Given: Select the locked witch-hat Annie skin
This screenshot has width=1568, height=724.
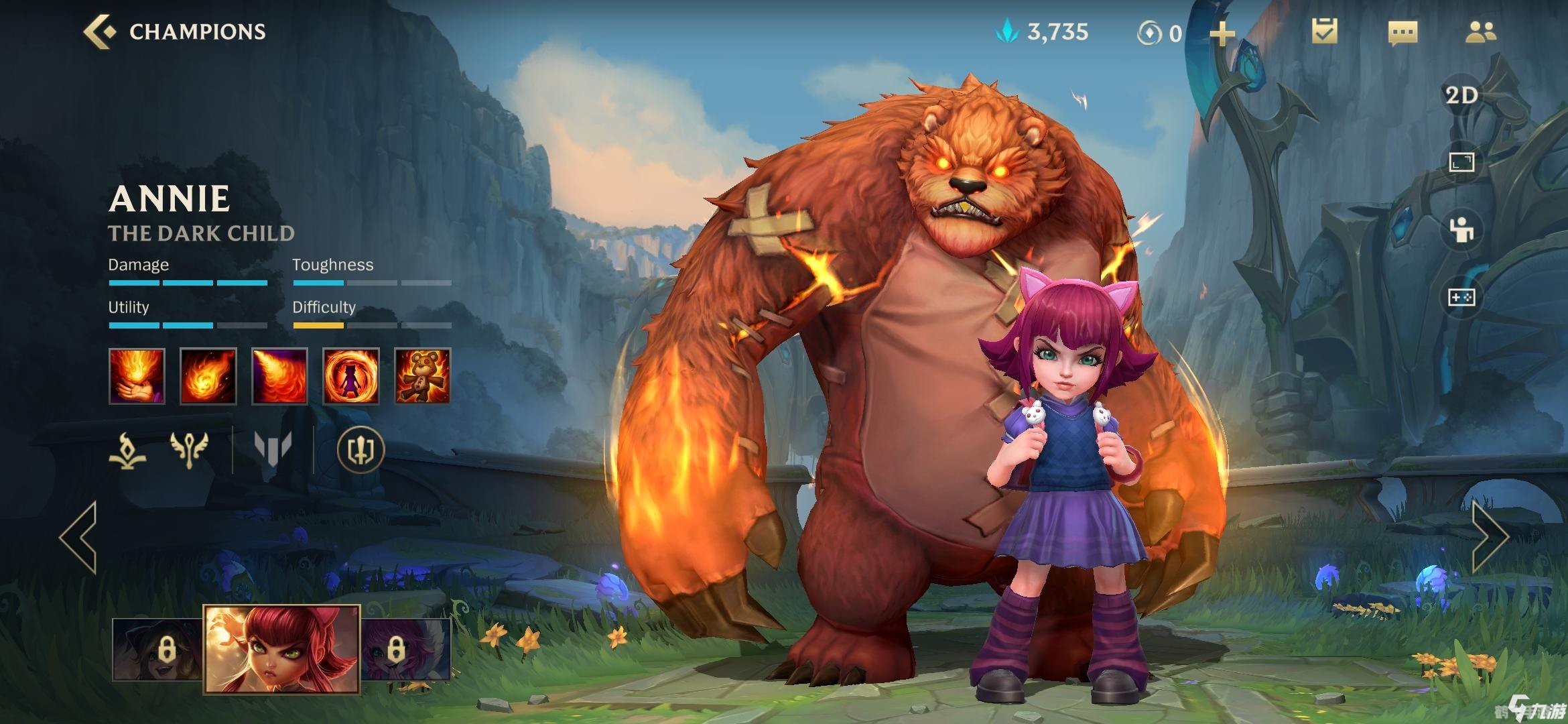Looking at the screenshot, I should [158, 649].
